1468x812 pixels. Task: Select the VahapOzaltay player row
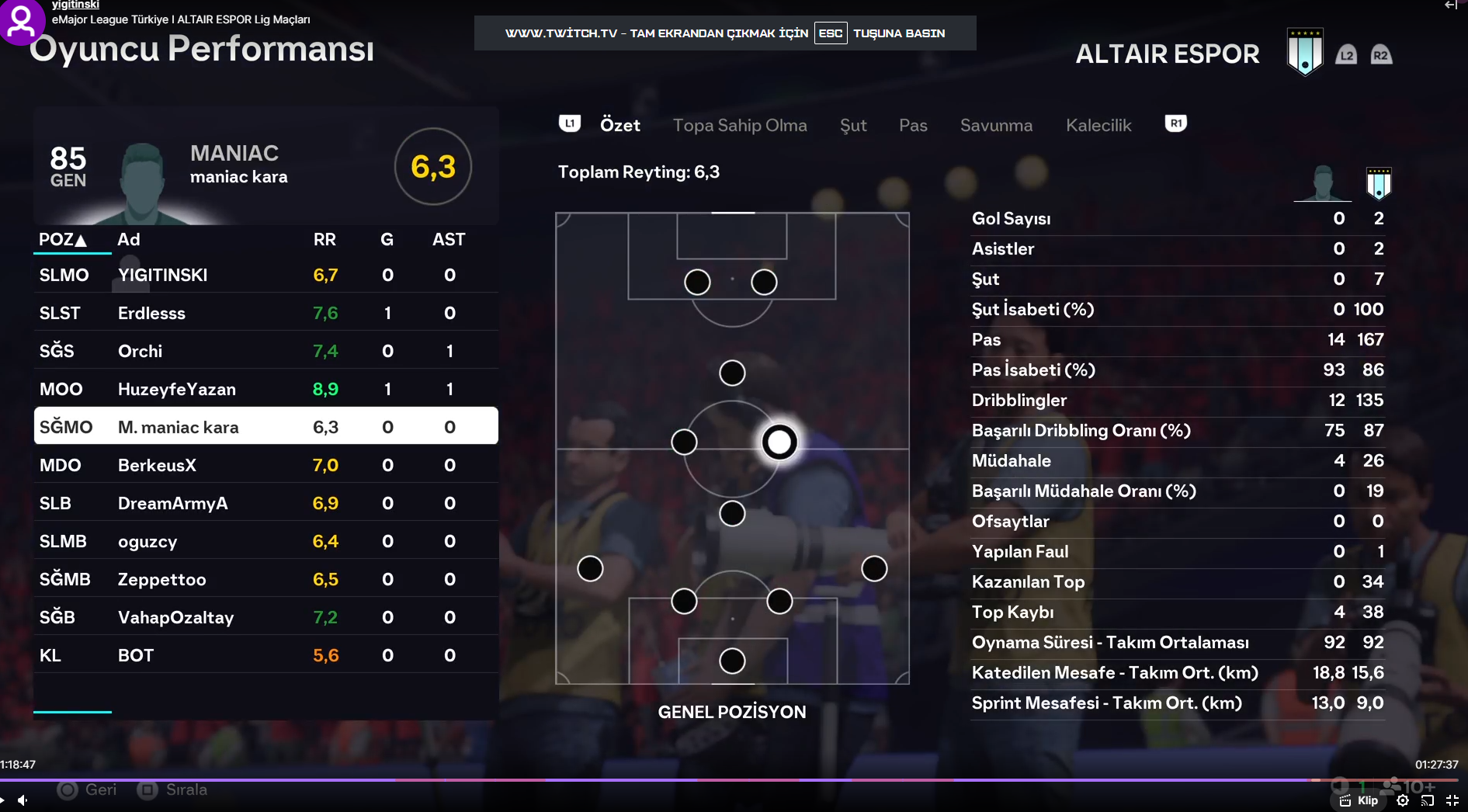(x=265, y=617)
